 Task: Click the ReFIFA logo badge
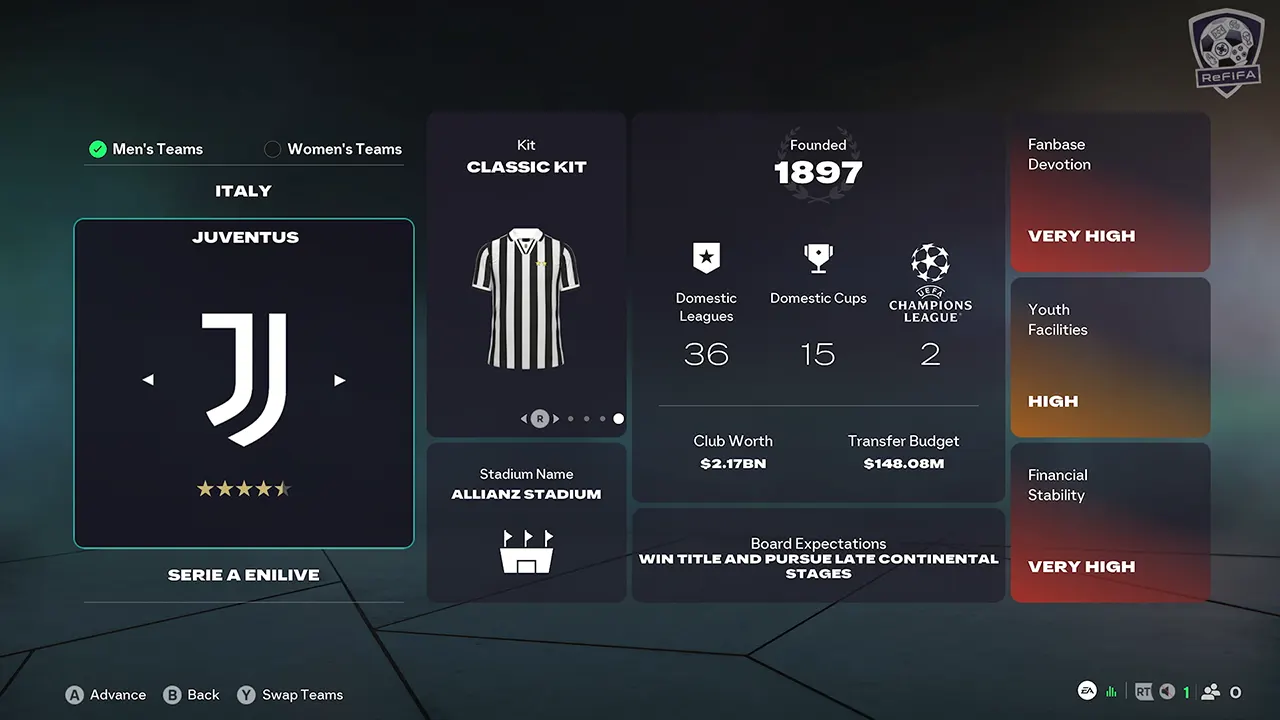point(1226,53)
